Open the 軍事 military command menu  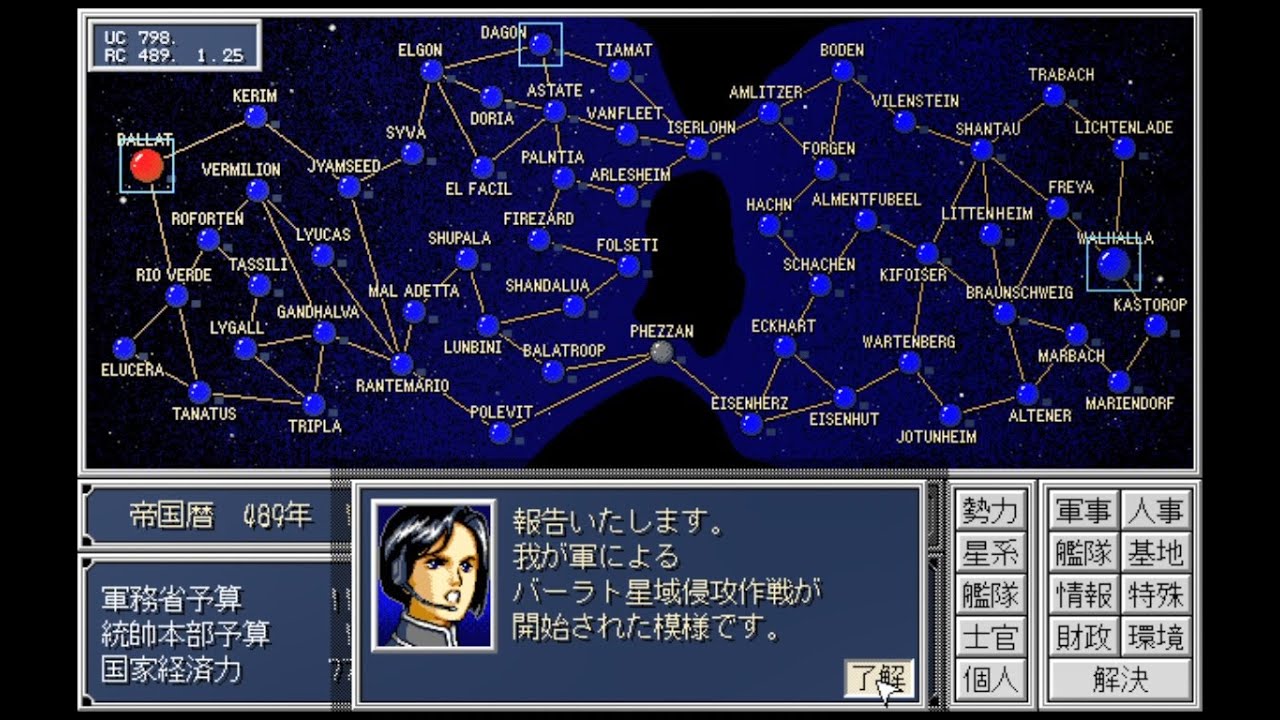pyautogui.click(x=1084, y=510)
